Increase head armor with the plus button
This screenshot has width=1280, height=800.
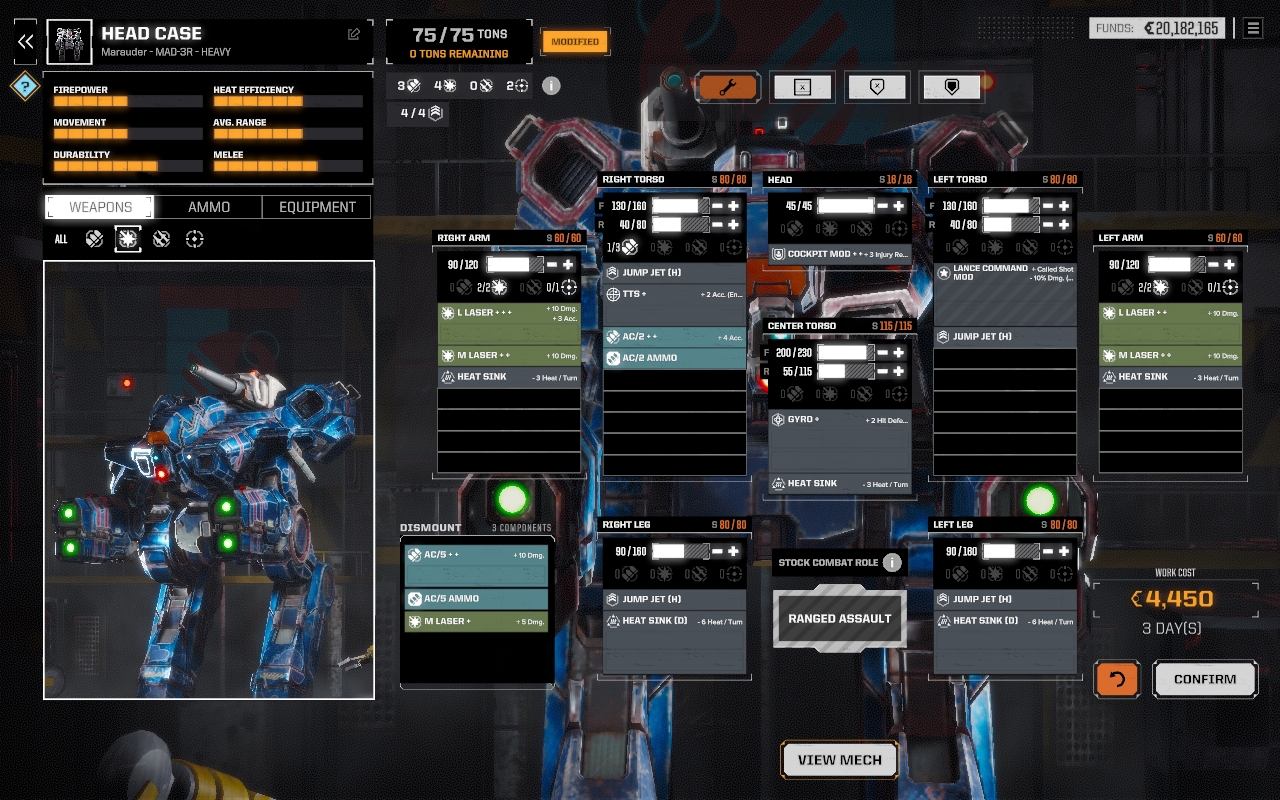click(x=899, y=206)
